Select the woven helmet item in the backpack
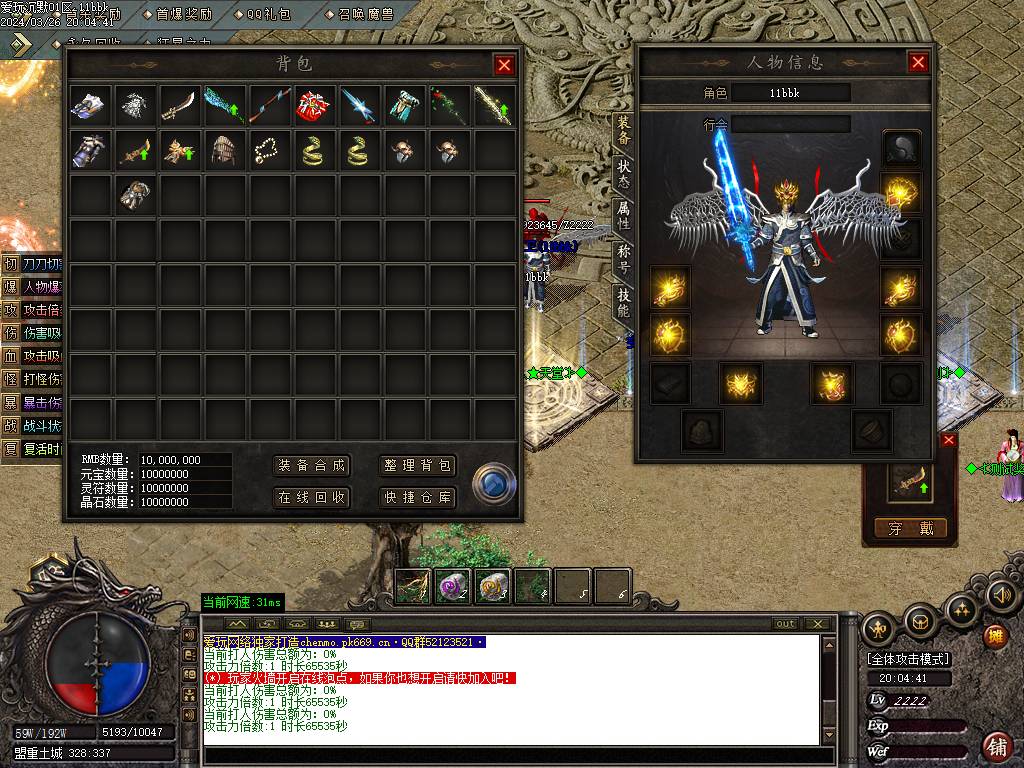 [223, 151]
